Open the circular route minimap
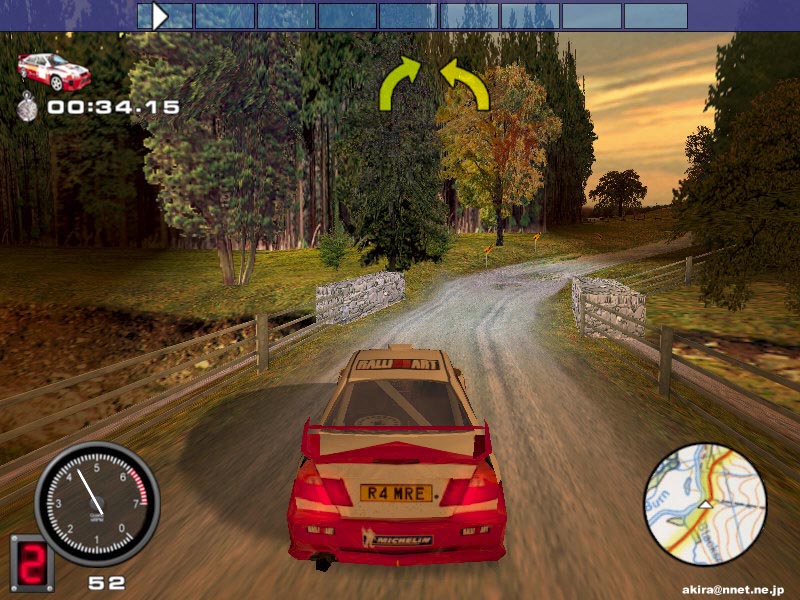Viewport: 800px width, 600px height. 705,504
